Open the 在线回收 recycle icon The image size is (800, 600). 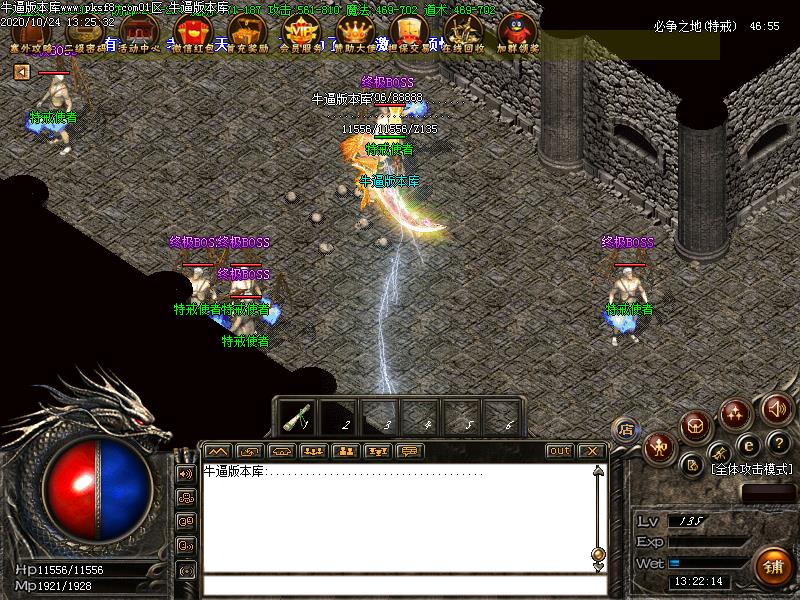click(462, 34)
